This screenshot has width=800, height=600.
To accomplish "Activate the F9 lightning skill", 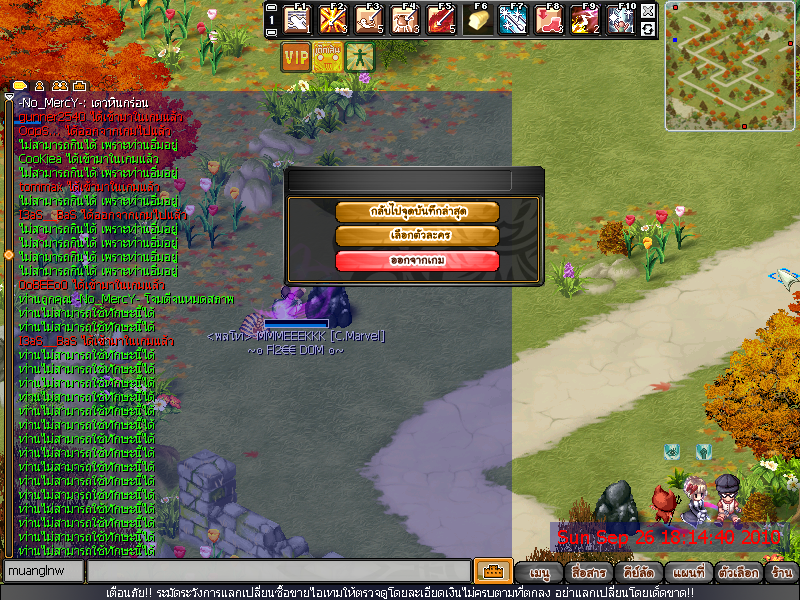I will [585, 19].
